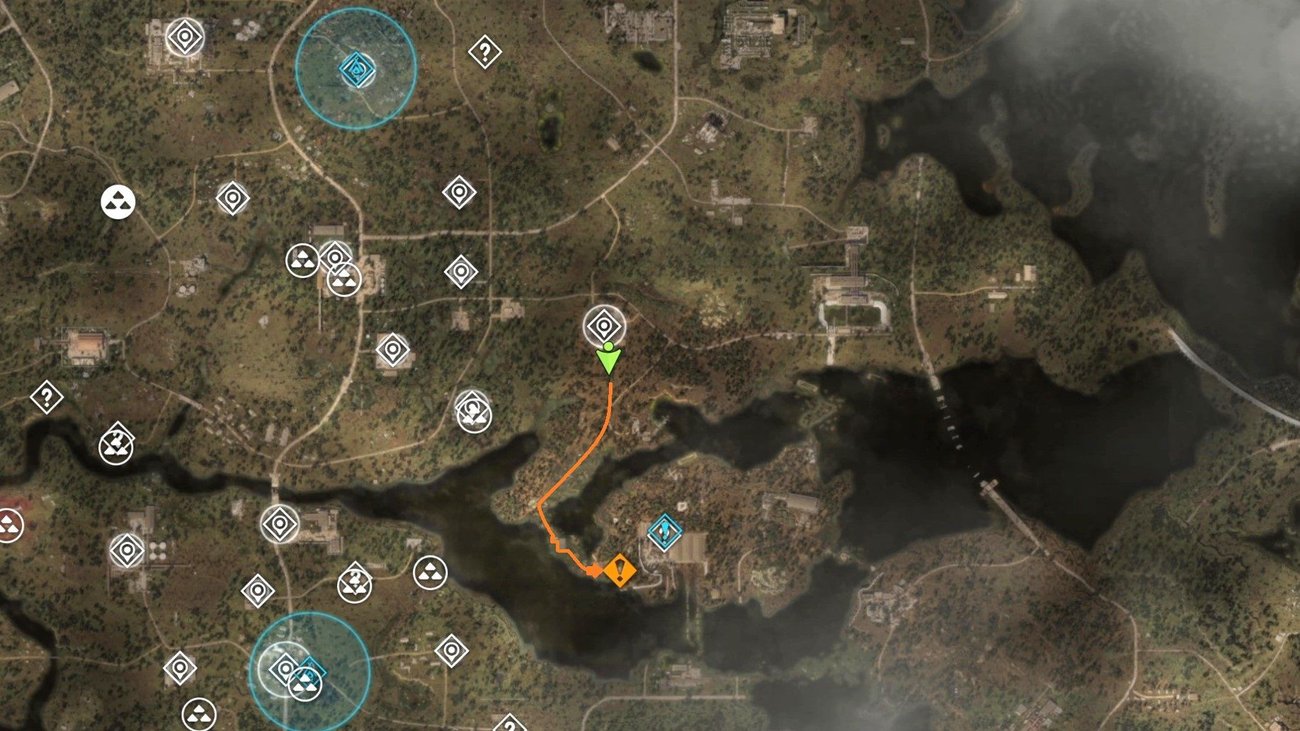Open the orange exclamation quest objective marker
The width and height of the screenshot is (1300, 731).
(x=620, y=571)
